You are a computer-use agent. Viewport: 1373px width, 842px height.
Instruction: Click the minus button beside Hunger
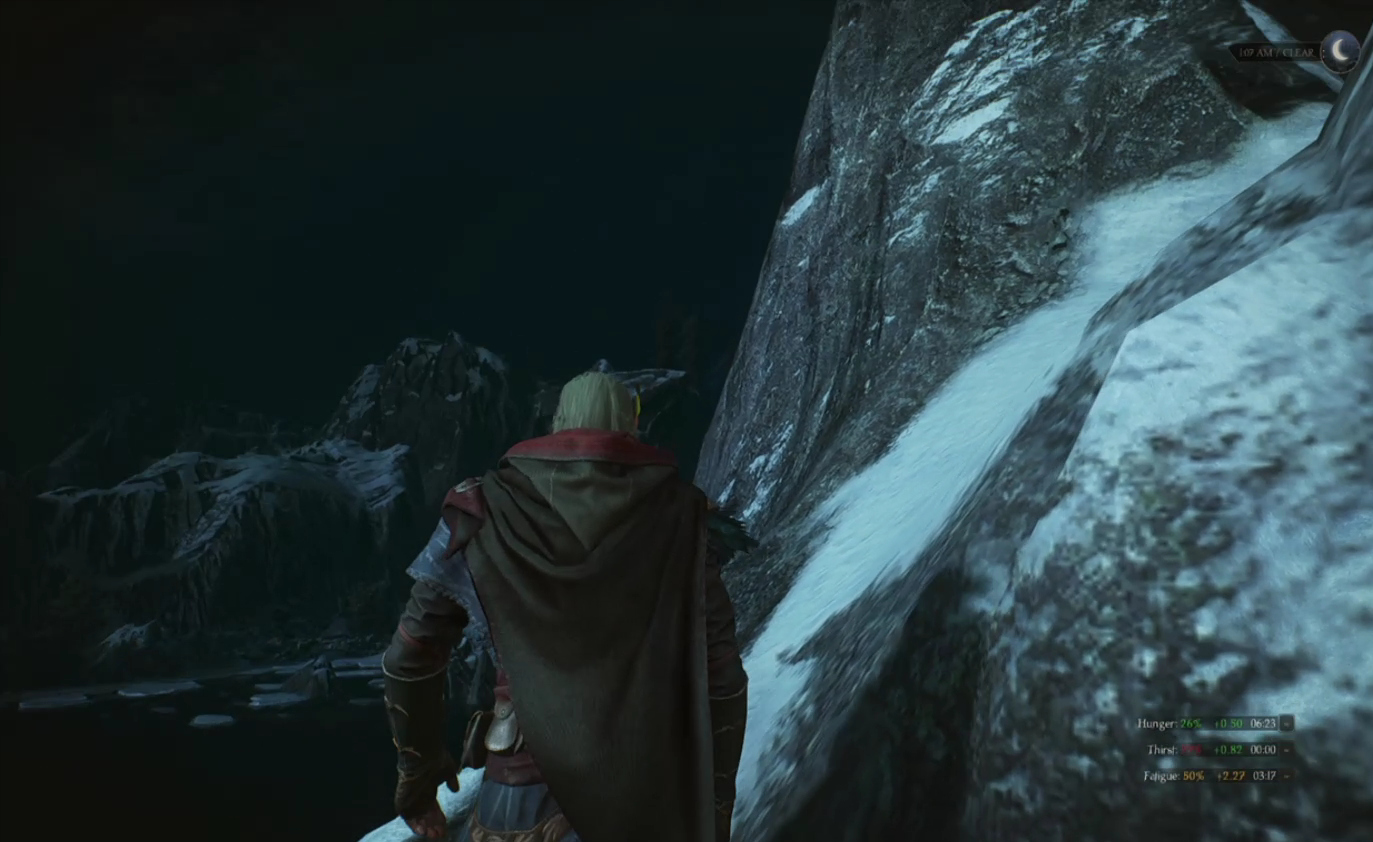point(1287,723)
